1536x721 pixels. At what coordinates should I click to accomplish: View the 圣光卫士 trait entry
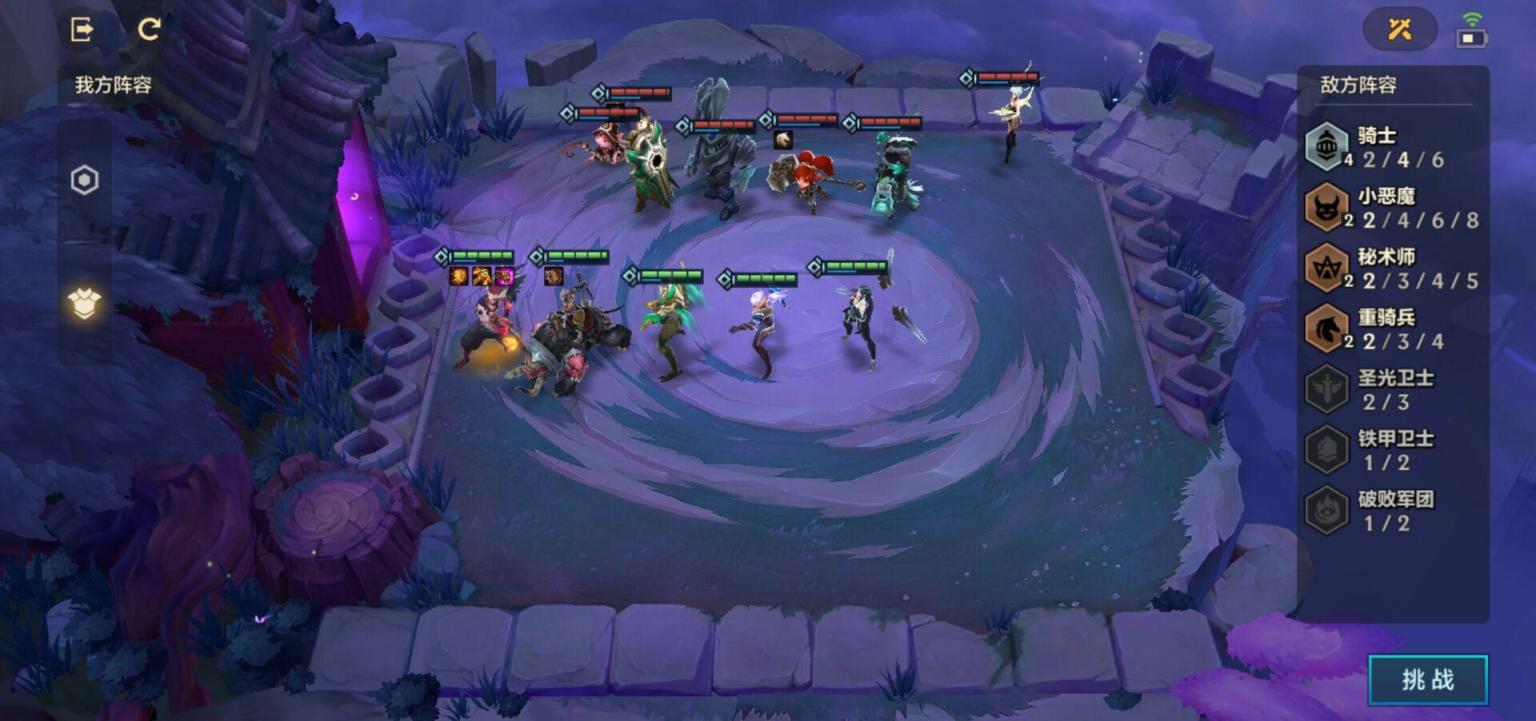pos(1392,389)
